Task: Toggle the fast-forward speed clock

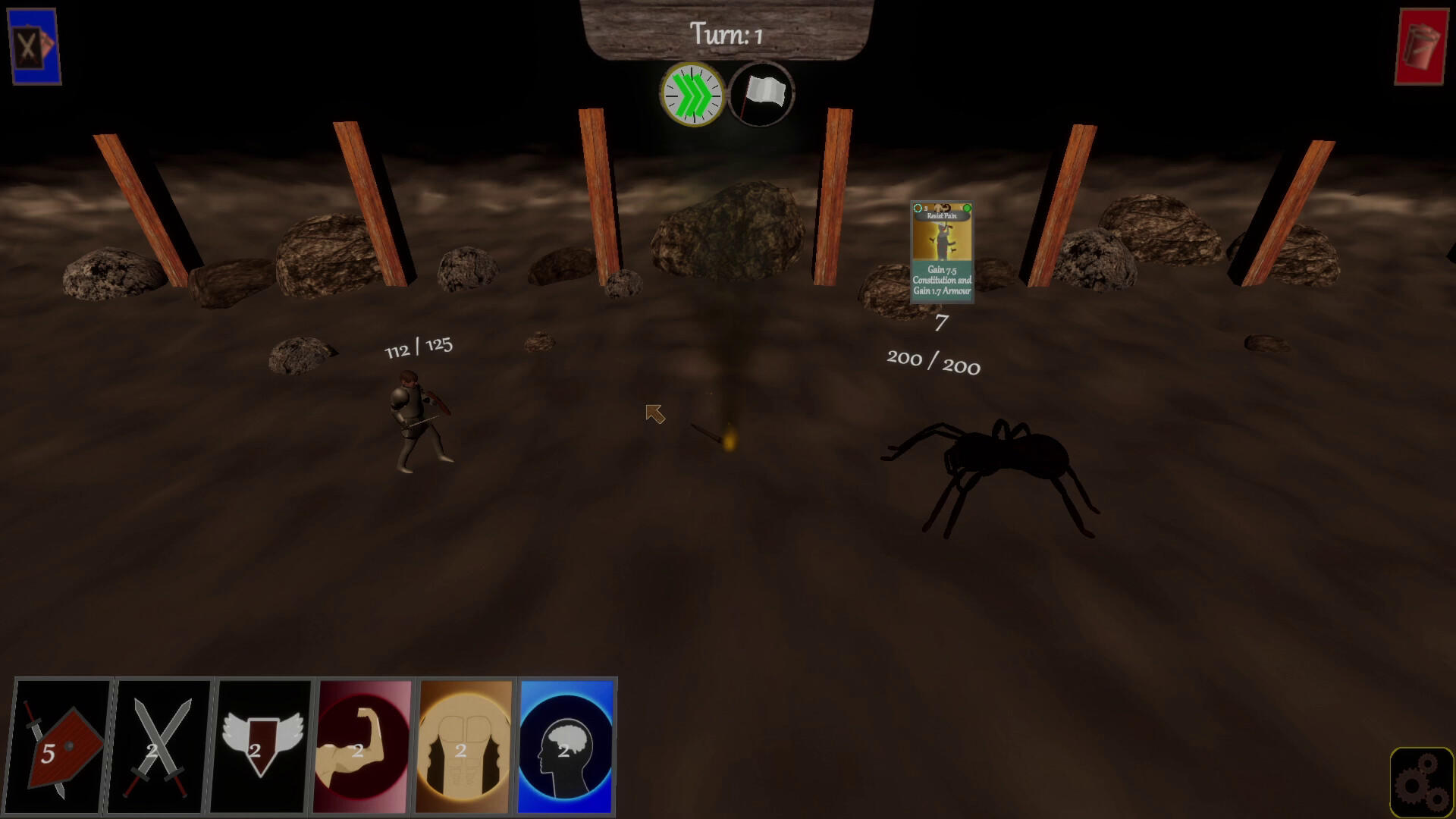Action: (x=692, y=93)
